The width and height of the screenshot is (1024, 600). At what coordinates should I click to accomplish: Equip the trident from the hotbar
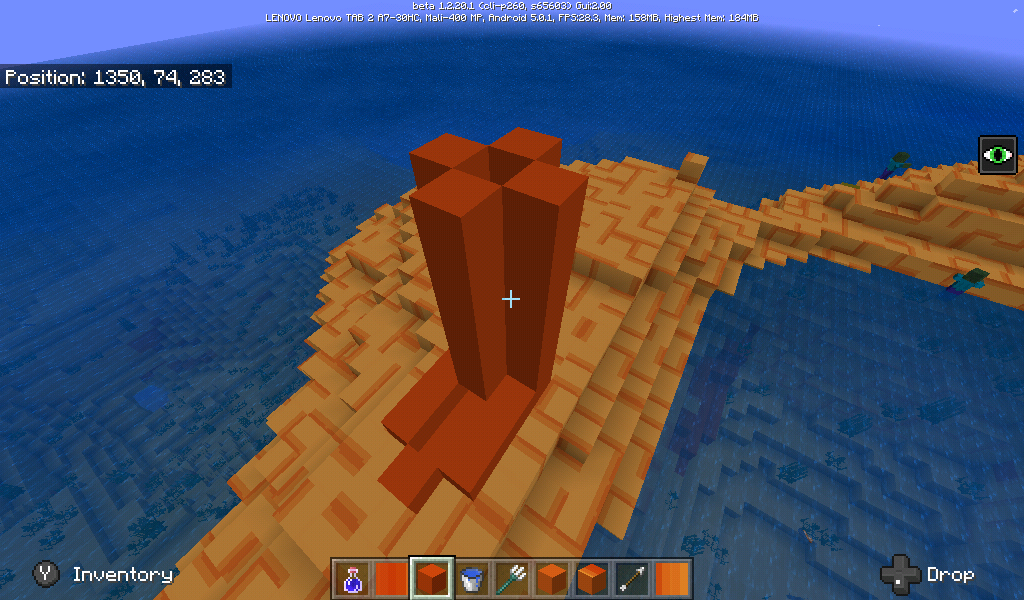pos(512,578)
